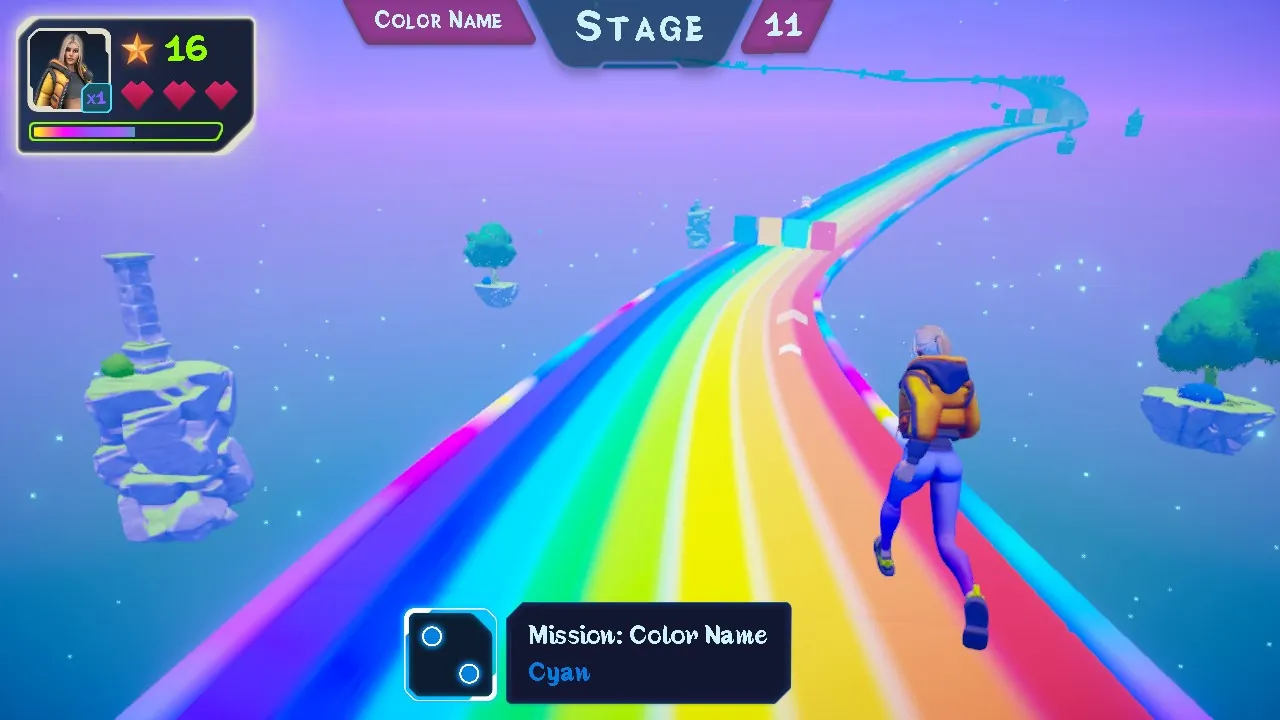The width and height of the screenshot is (1280, 720).
Task: Click the x1 multiplier badge
Action: coord(95,97)
